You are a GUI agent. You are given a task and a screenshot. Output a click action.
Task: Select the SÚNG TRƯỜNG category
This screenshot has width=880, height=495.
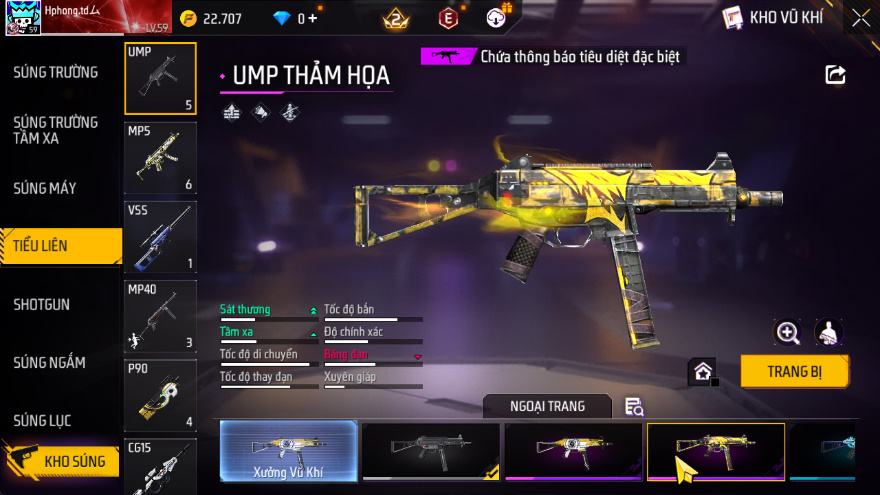click(56, 72)
